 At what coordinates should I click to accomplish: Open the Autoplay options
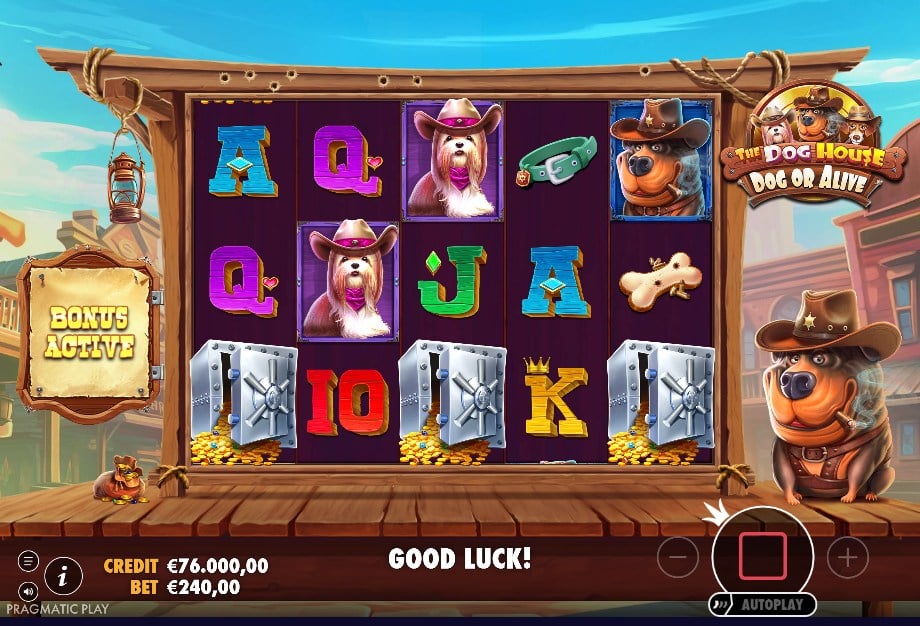coord(763,605)
